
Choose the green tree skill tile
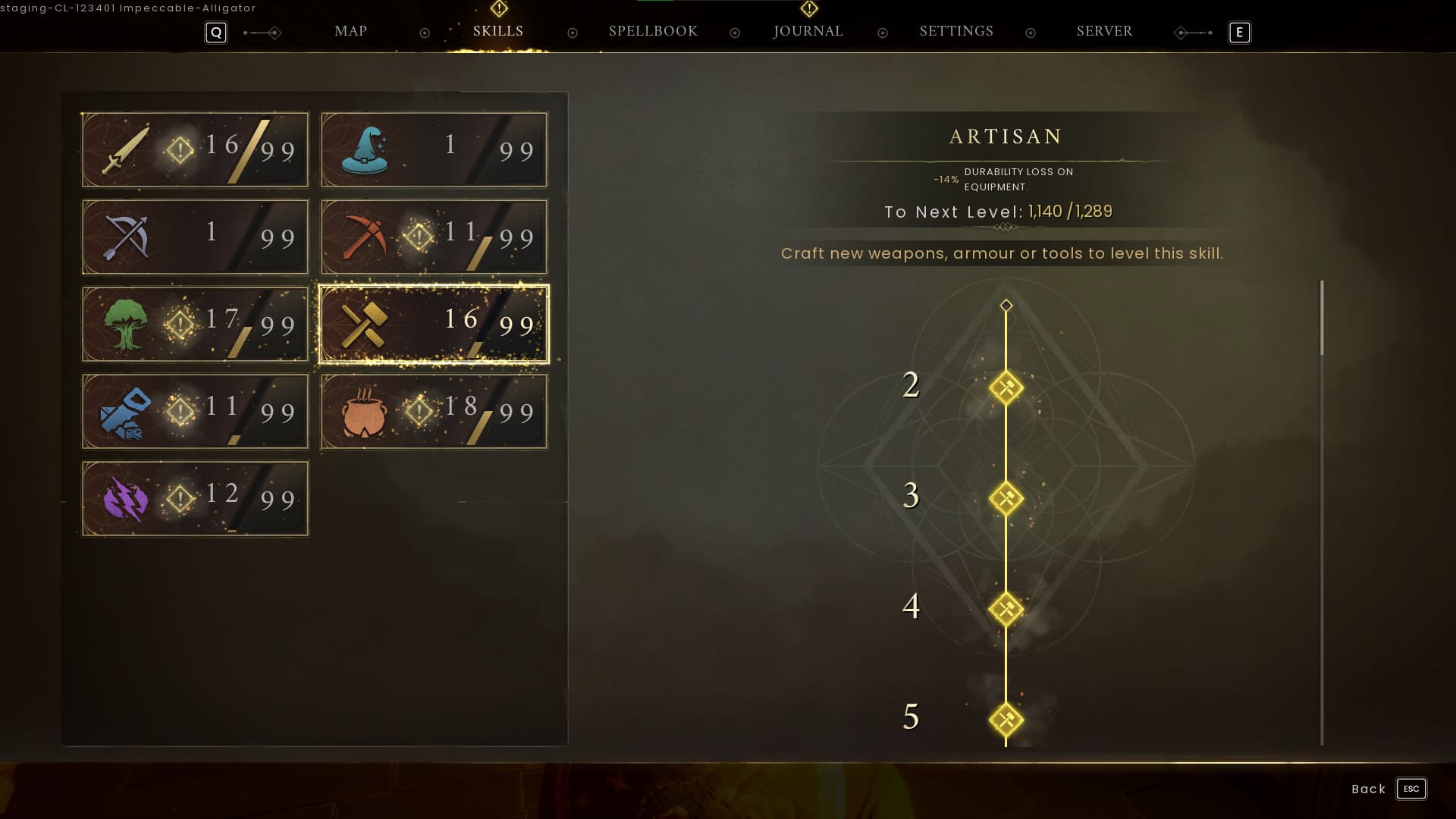pyautogui.click(x=195, y=325)
